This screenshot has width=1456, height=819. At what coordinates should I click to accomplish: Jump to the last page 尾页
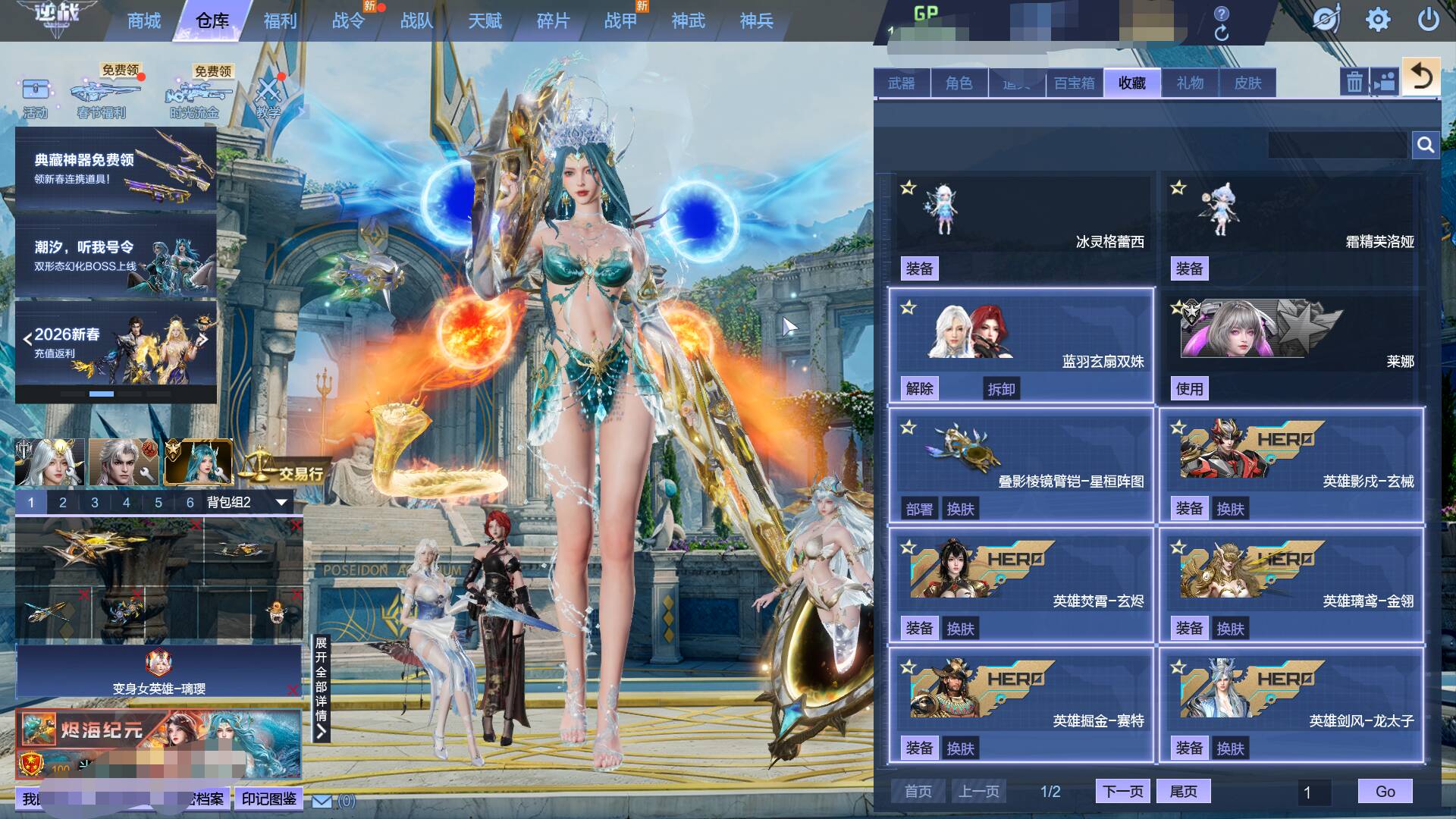1183,792
